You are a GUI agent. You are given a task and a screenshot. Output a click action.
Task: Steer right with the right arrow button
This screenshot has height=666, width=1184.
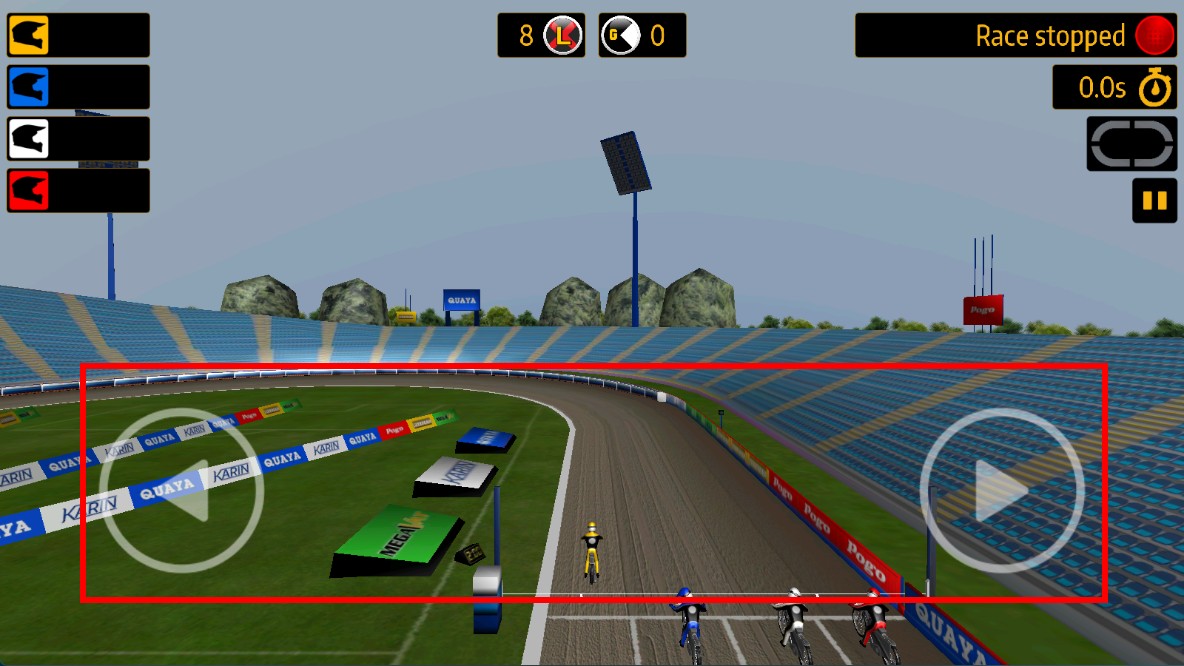(x=1002, y=490)
